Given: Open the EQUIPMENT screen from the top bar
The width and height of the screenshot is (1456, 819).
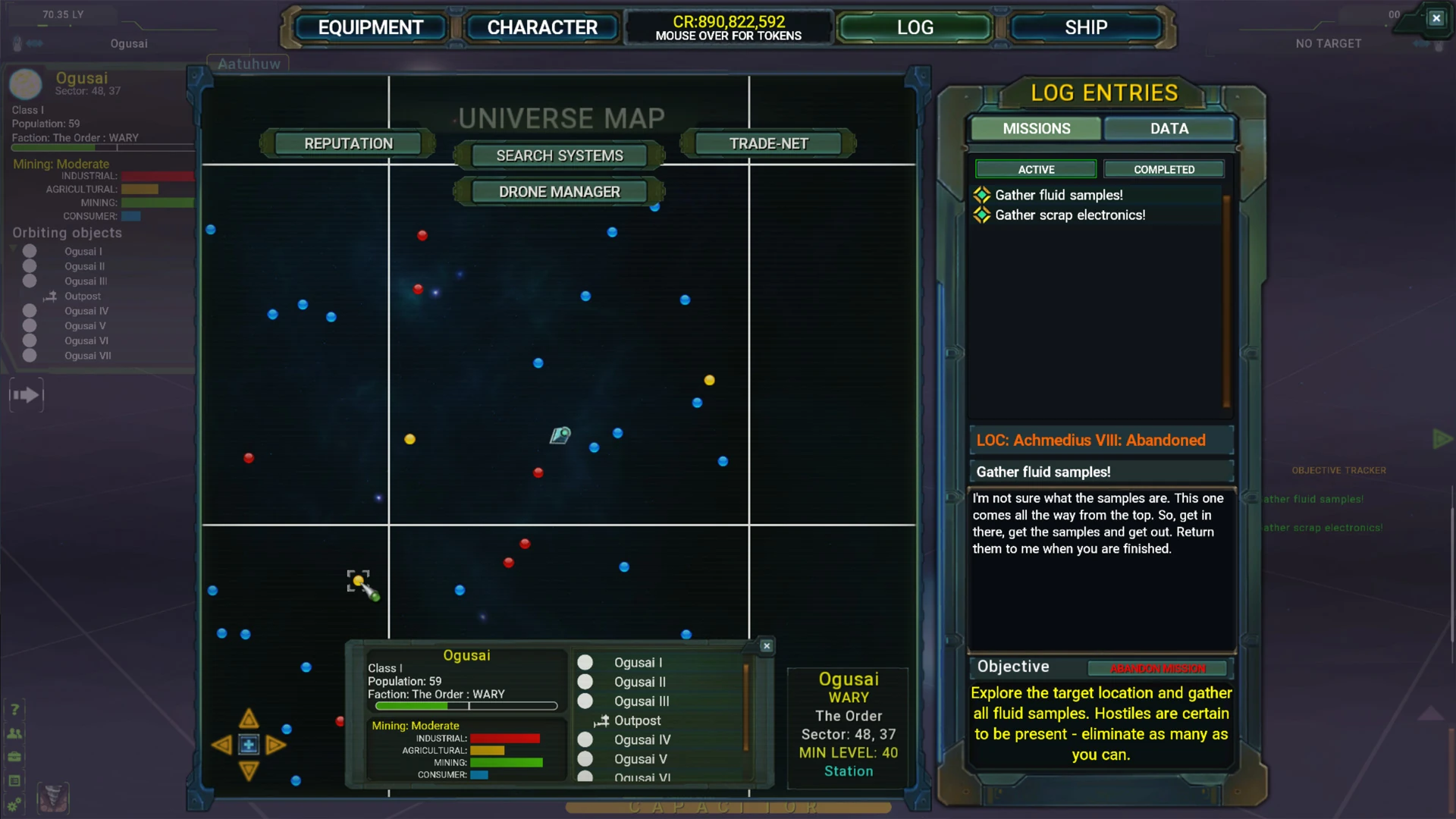Looking at the screenshot, I should pos(371,27).
